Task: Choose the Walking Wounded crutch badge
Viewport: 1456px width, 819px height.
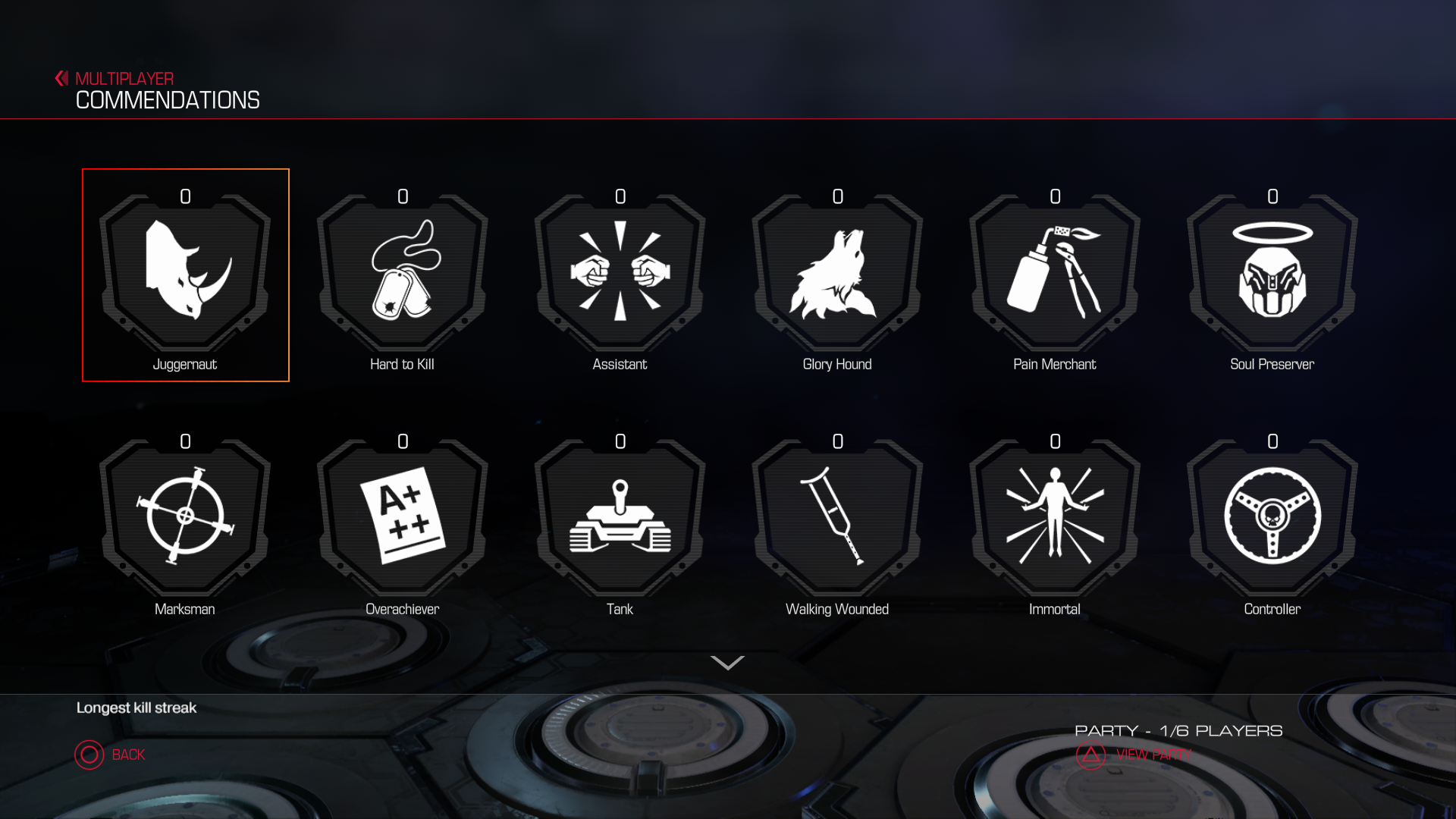Action: [837, 517]
